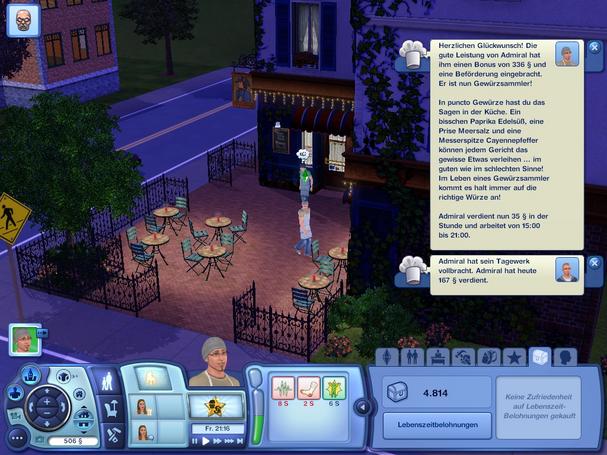Show the head silhouette simology tab

565,357
